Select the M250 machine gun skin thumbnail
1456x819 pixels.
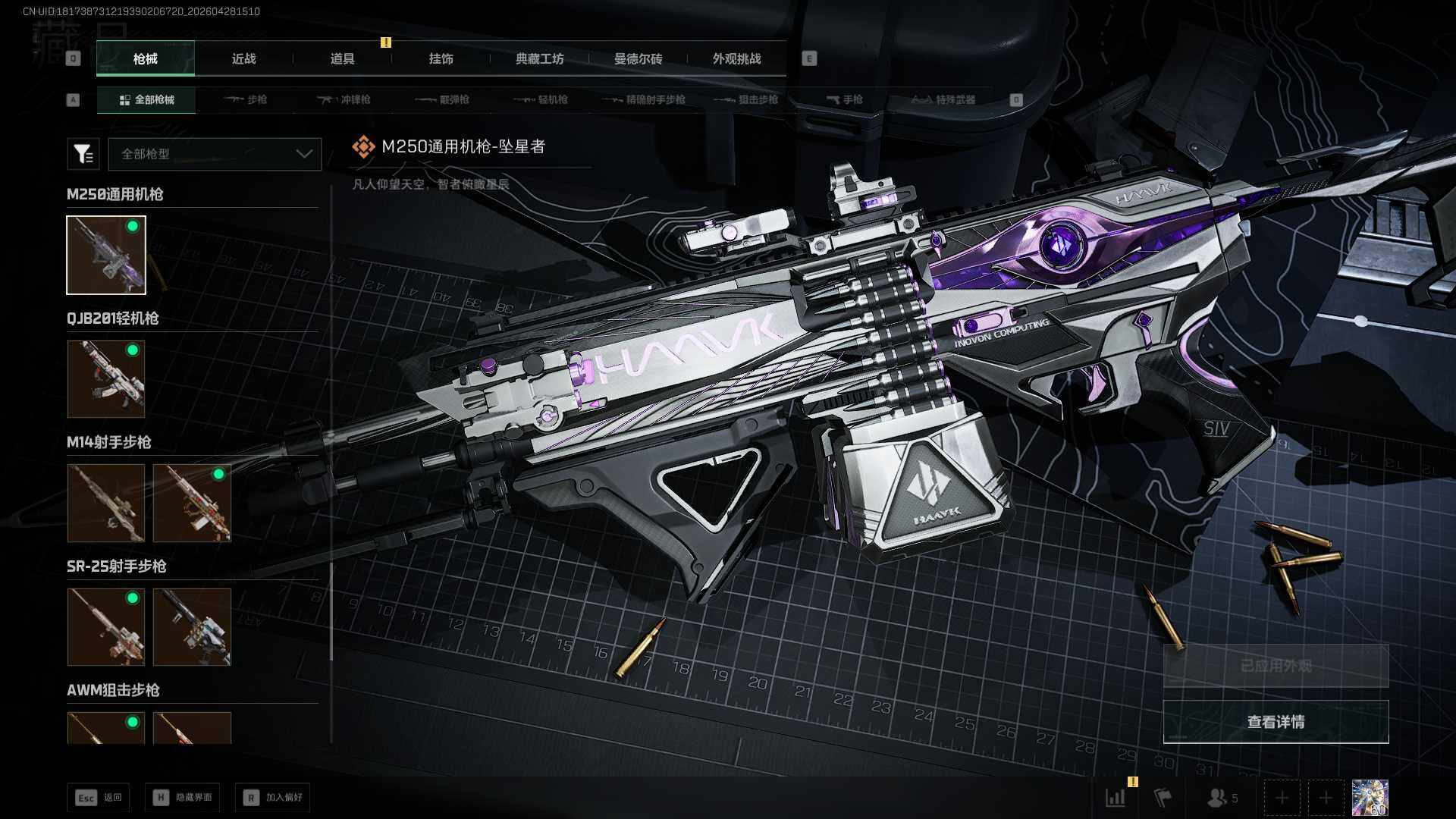pyautogui.click(x=106, y=255)
